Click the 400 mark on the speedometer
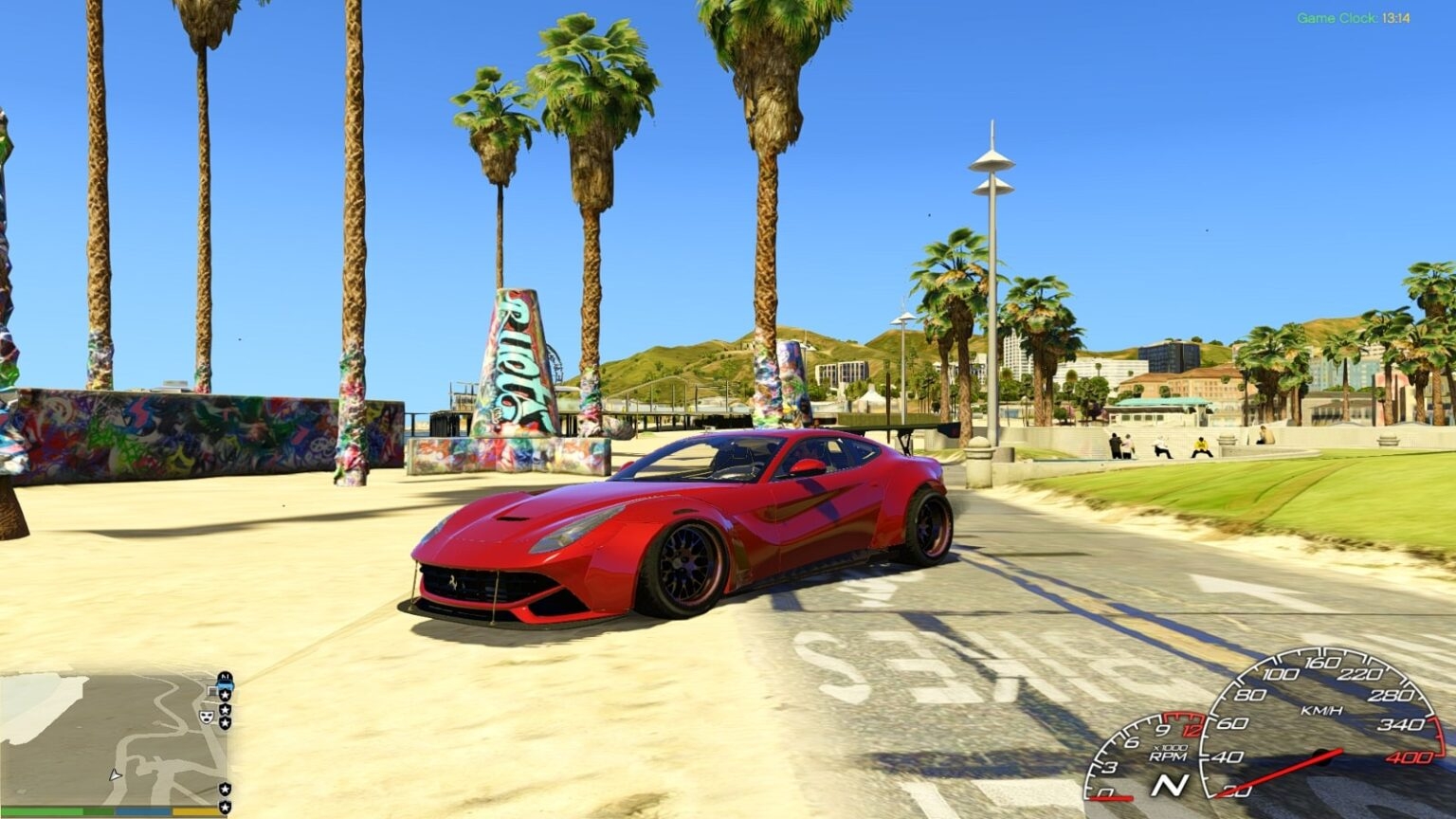Screen dimensions: 1456x819 click(x=1410, y=757)
